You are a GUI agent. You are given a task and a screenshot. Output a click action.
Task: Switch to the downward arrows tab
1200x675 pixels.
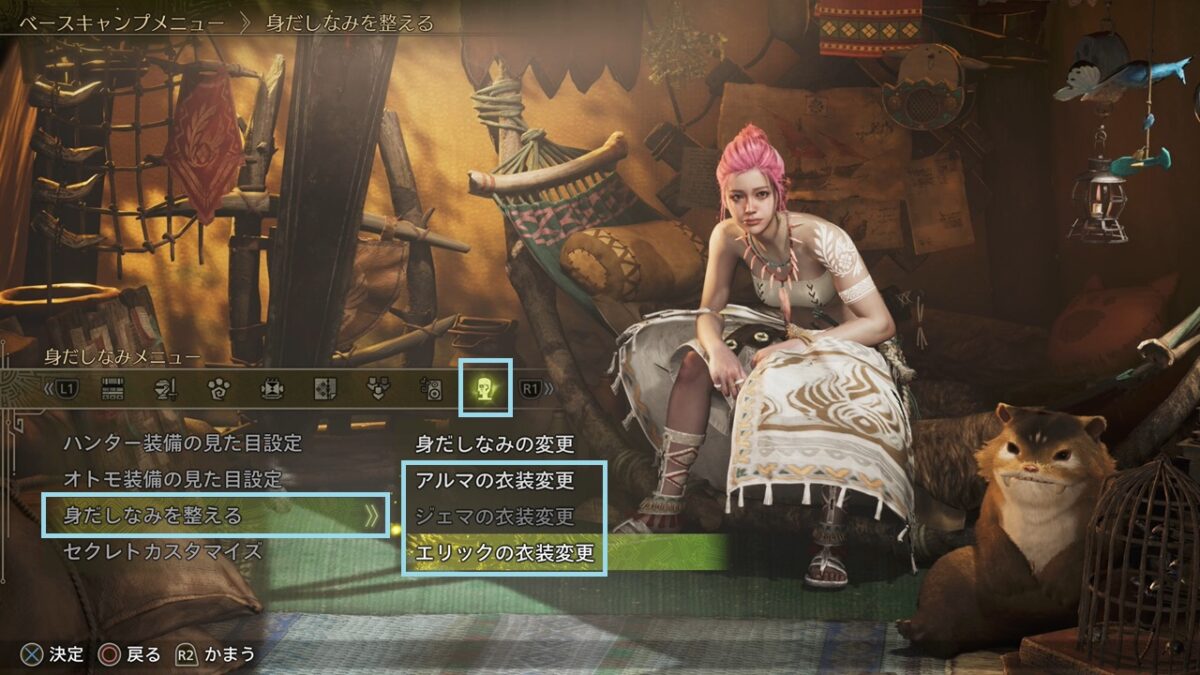click(378, 388)
